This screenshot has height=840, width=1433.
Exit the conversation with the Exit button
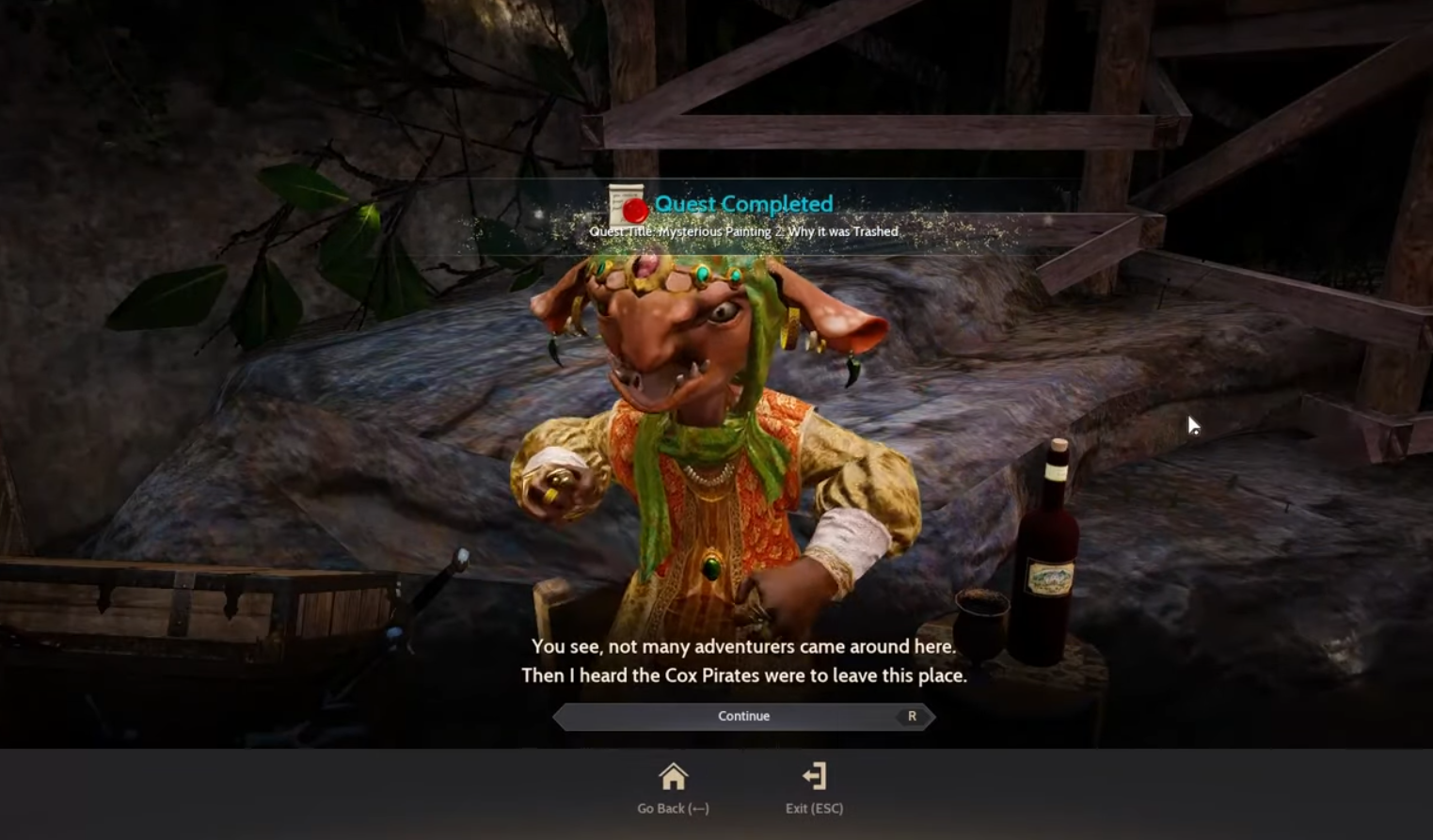[814, 778]
